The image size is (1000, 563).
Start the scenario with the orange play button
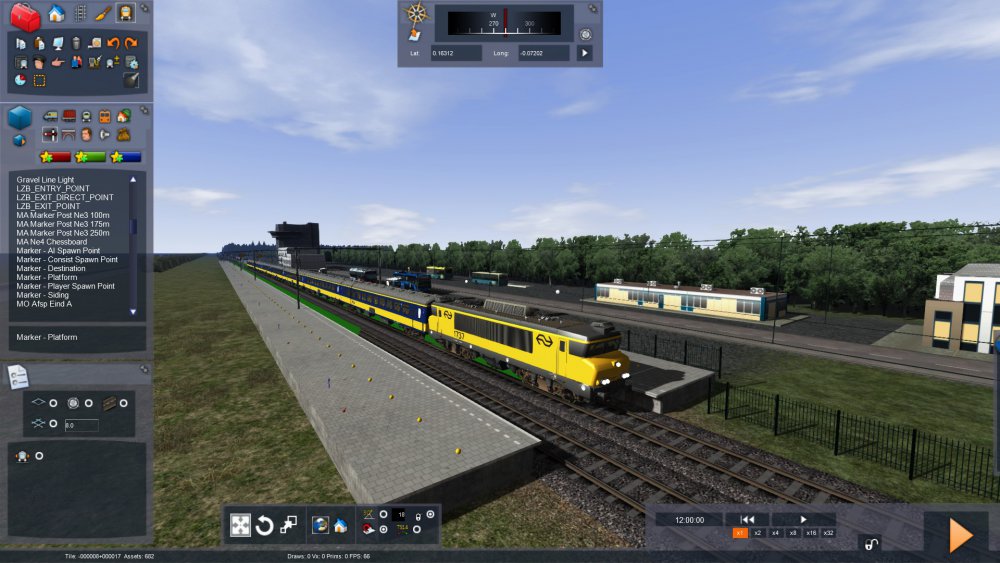point(960,535)
